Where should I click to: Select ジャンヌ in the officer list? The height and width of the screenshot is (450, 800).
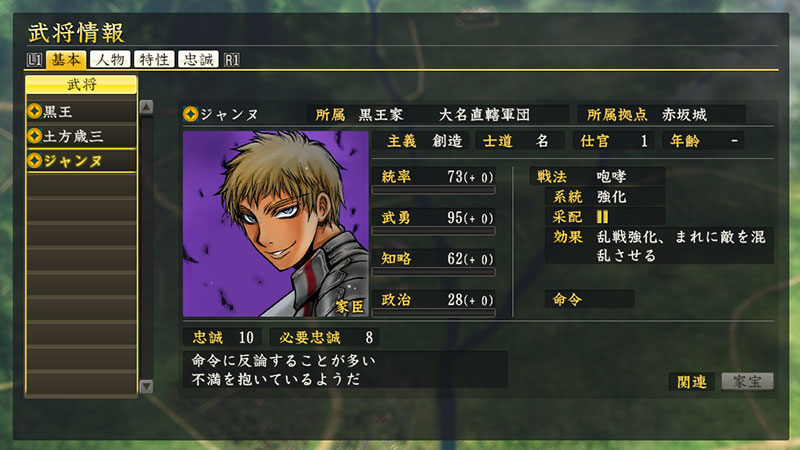click(x=82, y=160)
